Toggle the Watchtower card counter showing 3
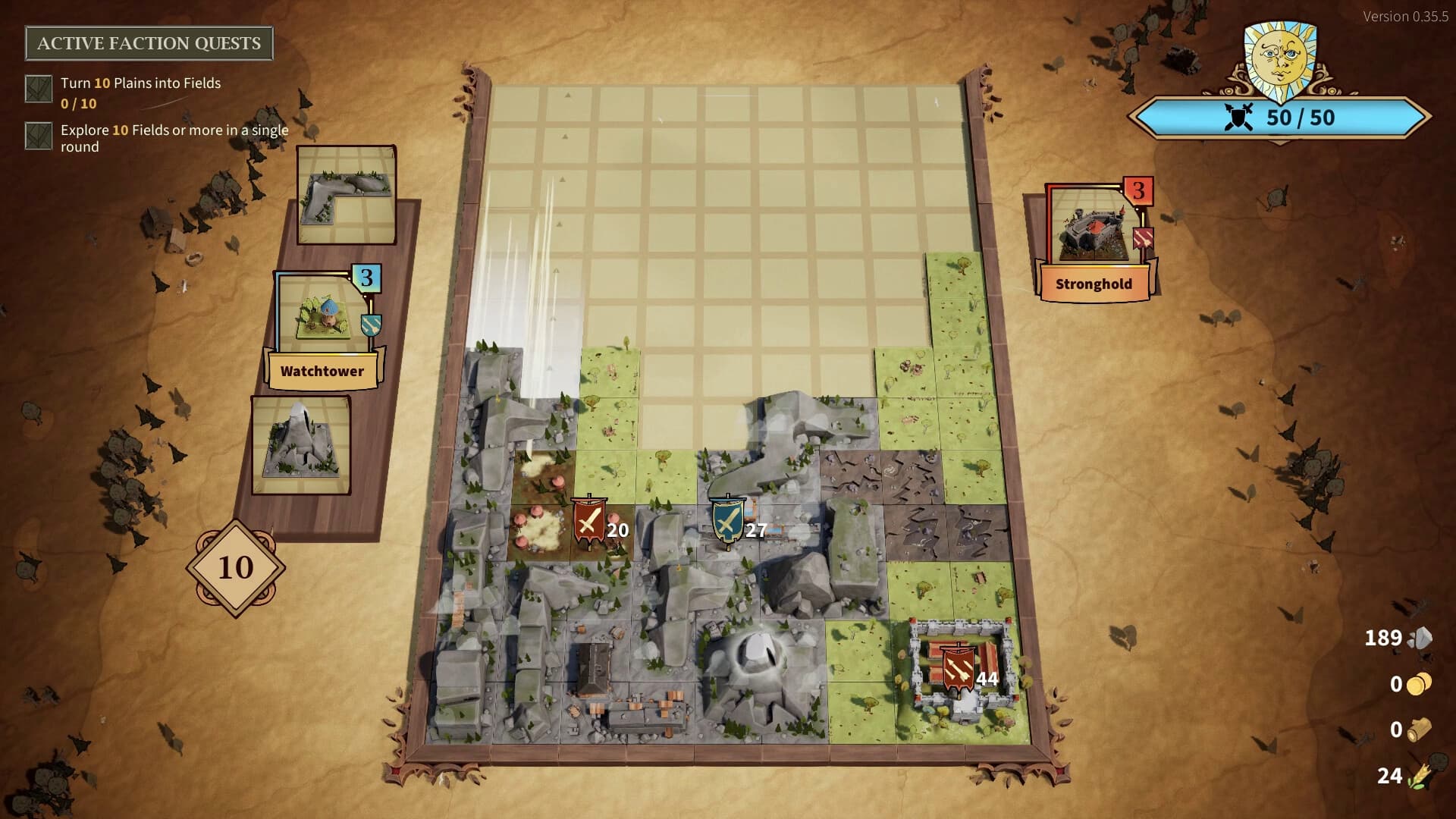The height and width of the screenshot is (819, 1456). 366,278
